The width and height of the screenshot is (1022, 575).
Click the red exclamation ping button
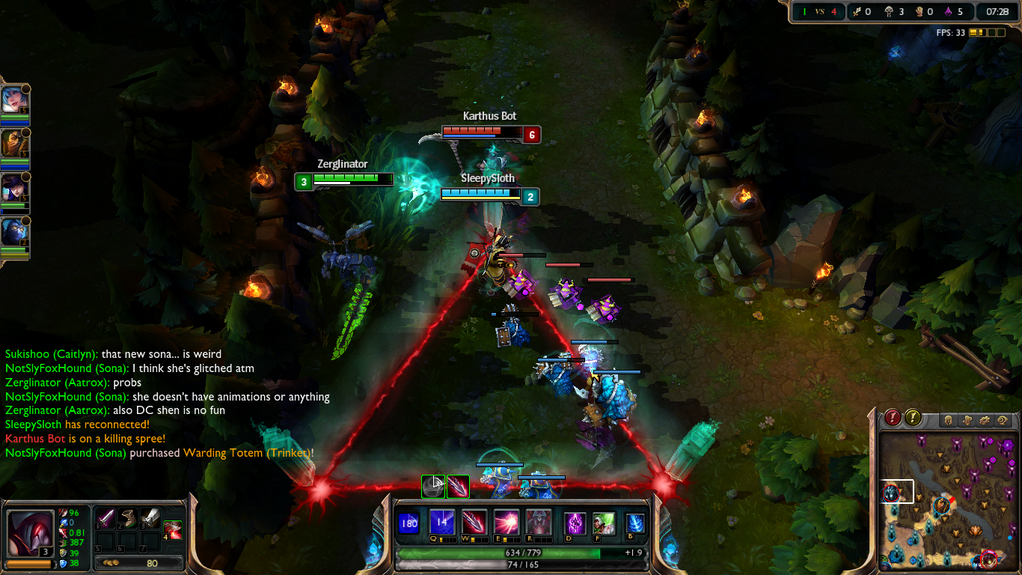(x=892, y=418)
